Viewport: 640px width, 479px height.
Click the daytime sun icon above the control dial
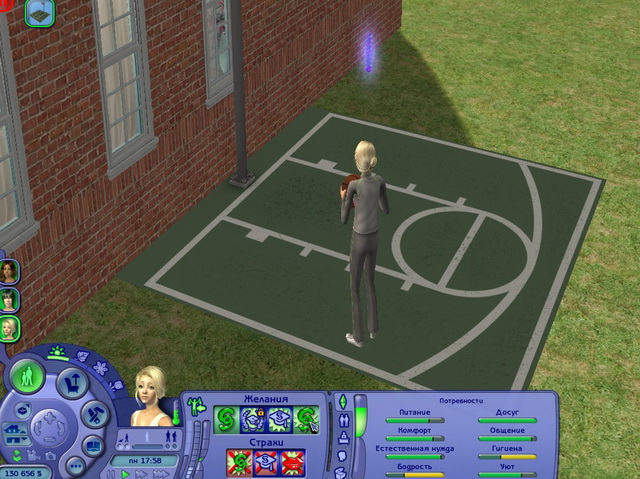point(58,353)
